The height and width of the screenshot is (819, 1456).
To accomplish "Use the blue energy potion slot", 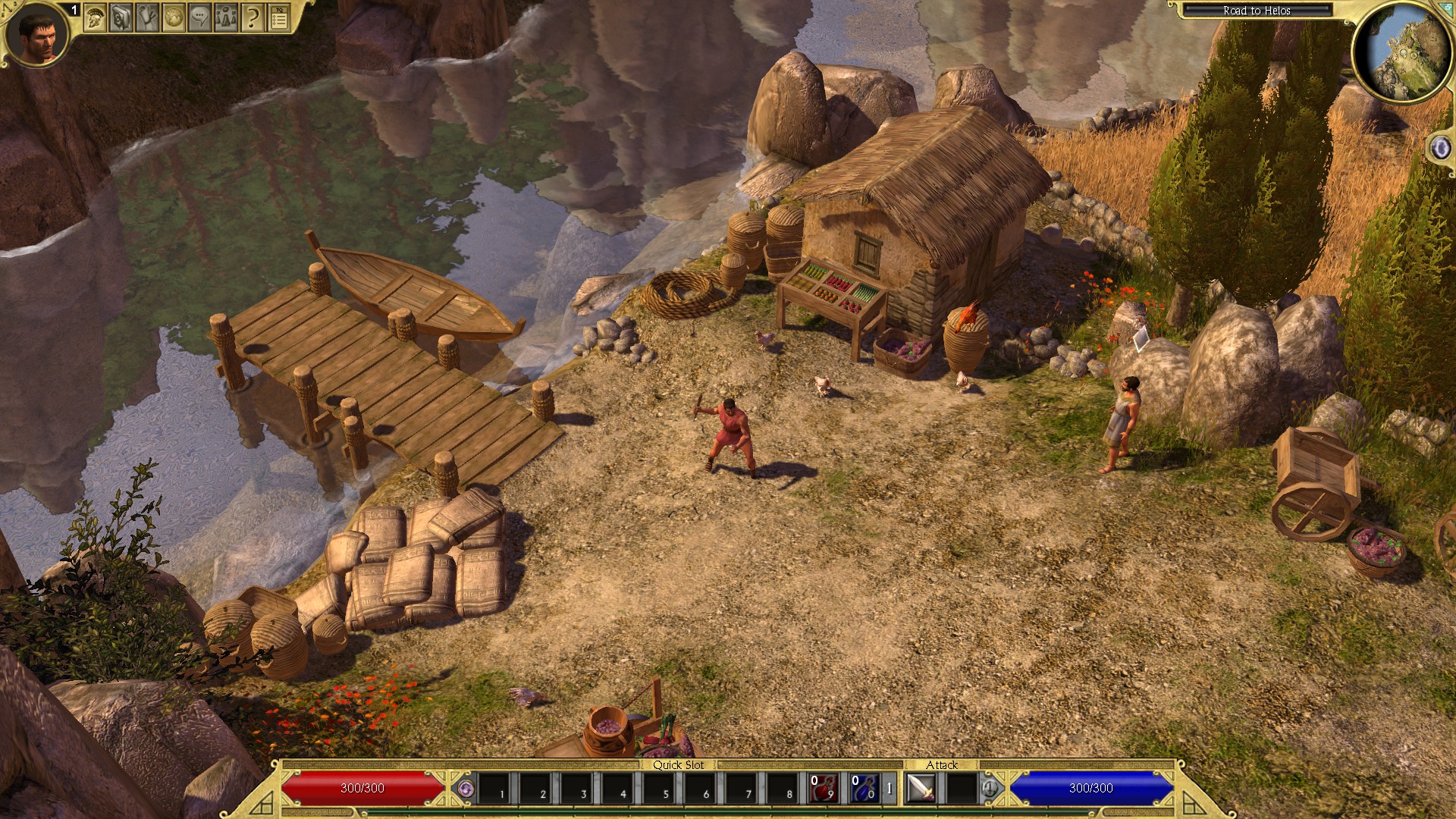I will click(864, 789).
